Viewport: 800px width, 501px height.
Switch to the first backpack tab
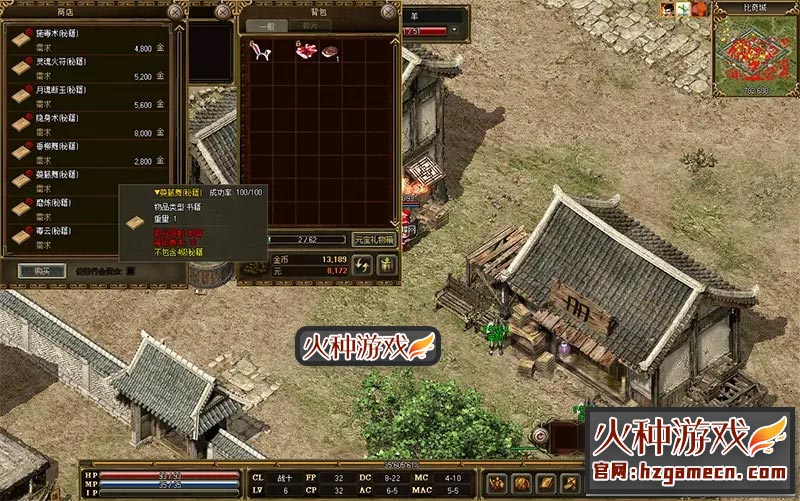(x=265, y=26)
